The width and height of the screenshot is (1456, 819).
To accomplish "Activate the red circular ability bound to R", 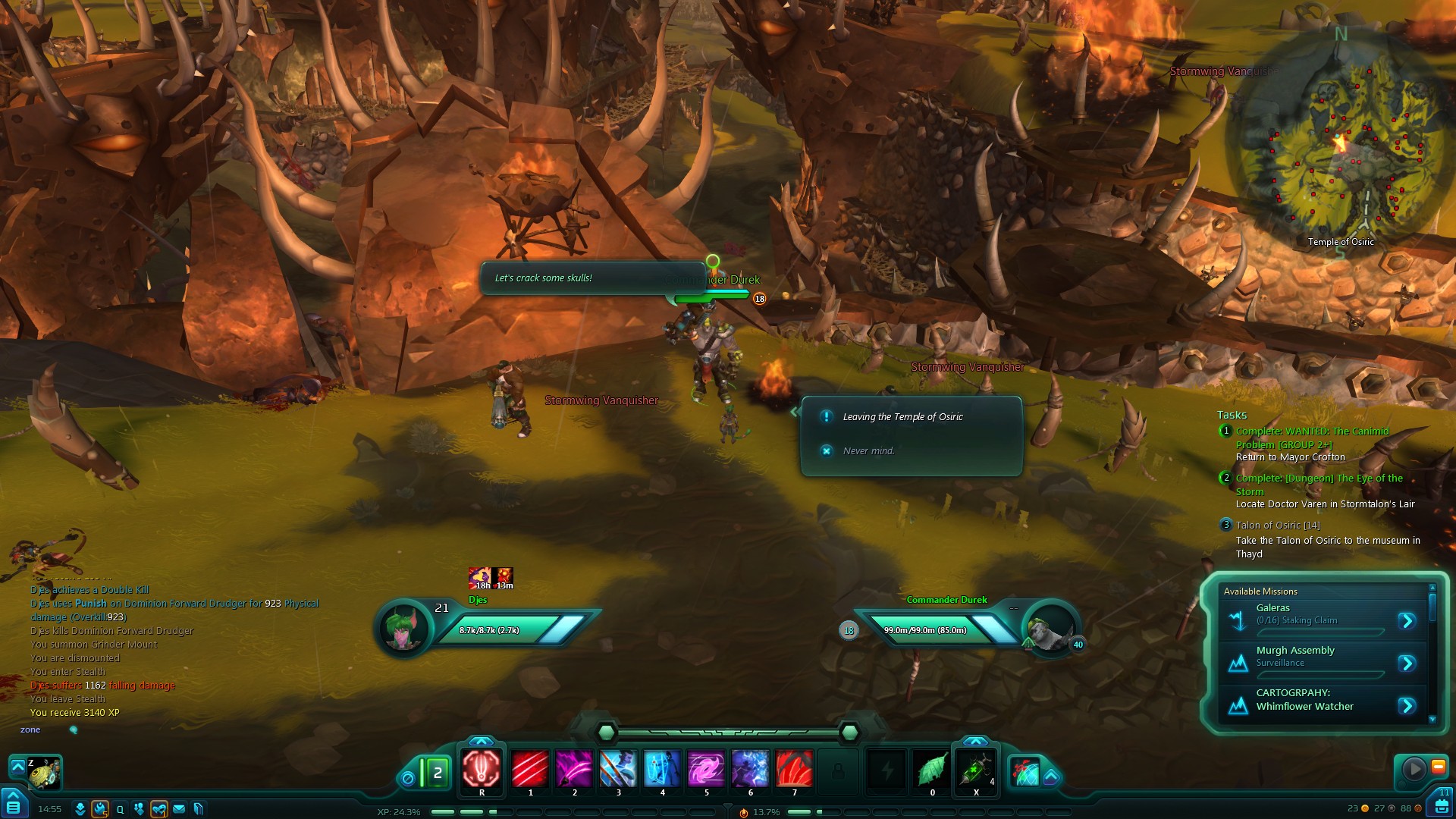I will [x=482, y=769].
